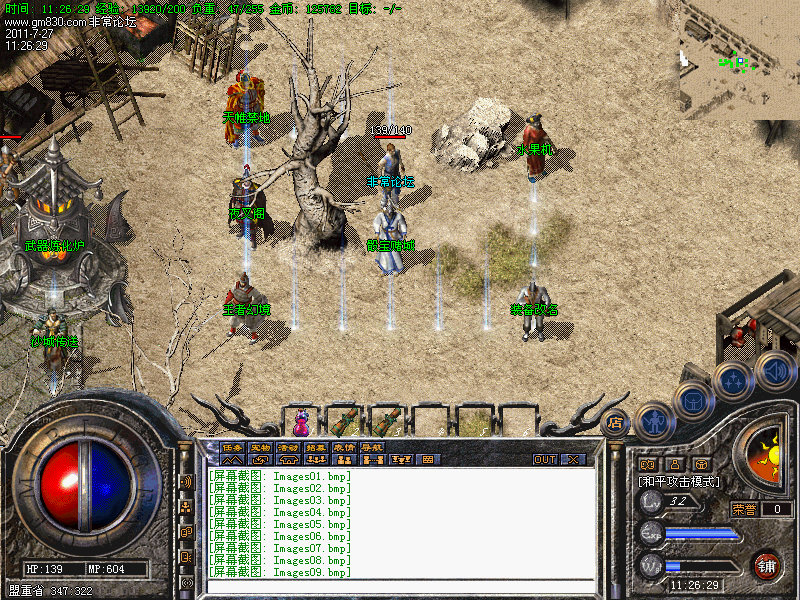Image resolution: width=800 pixels, height=600 pixels.
Task: Open the 任务 quest tab
Action: tap(232, 447)
